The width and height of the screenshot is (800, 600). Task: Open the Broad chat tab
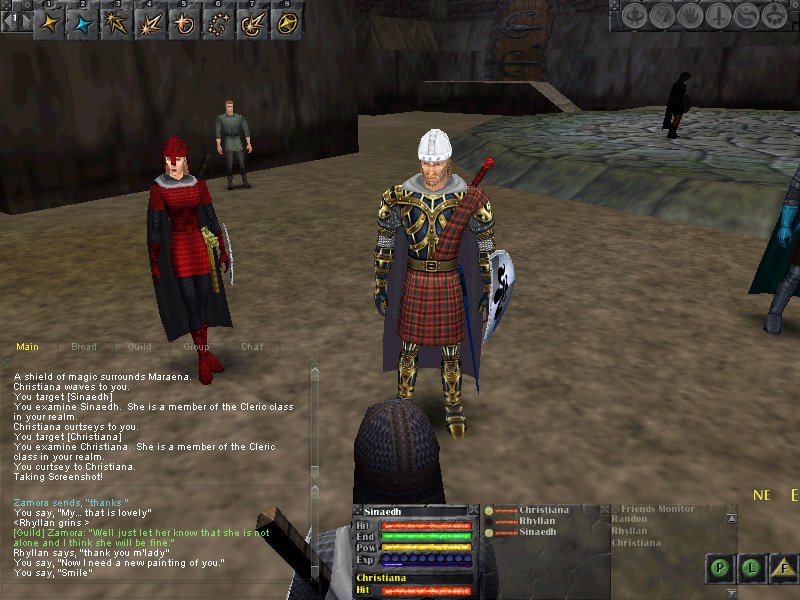click(x=84, y=347)
